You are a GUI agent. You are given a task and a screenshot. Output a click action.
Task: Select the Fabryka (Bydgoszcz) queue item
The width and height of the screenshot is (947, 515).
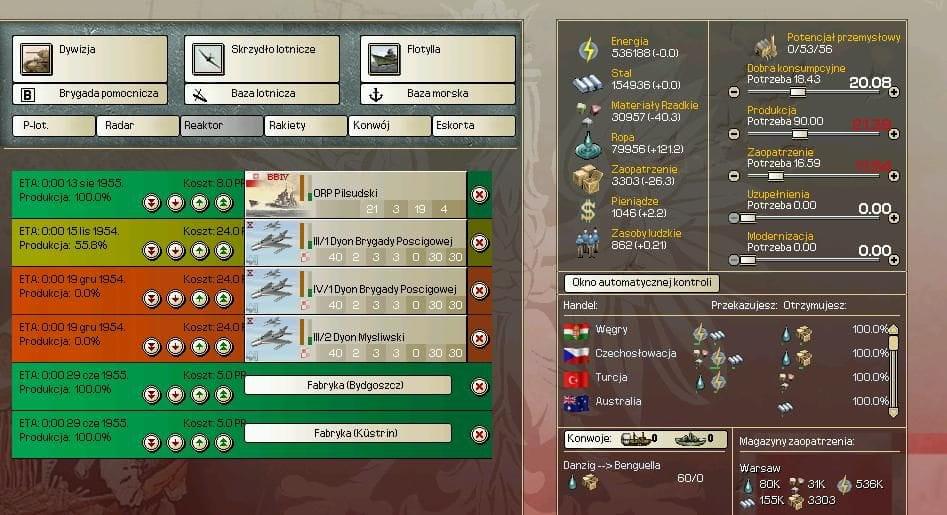[347, 386]
